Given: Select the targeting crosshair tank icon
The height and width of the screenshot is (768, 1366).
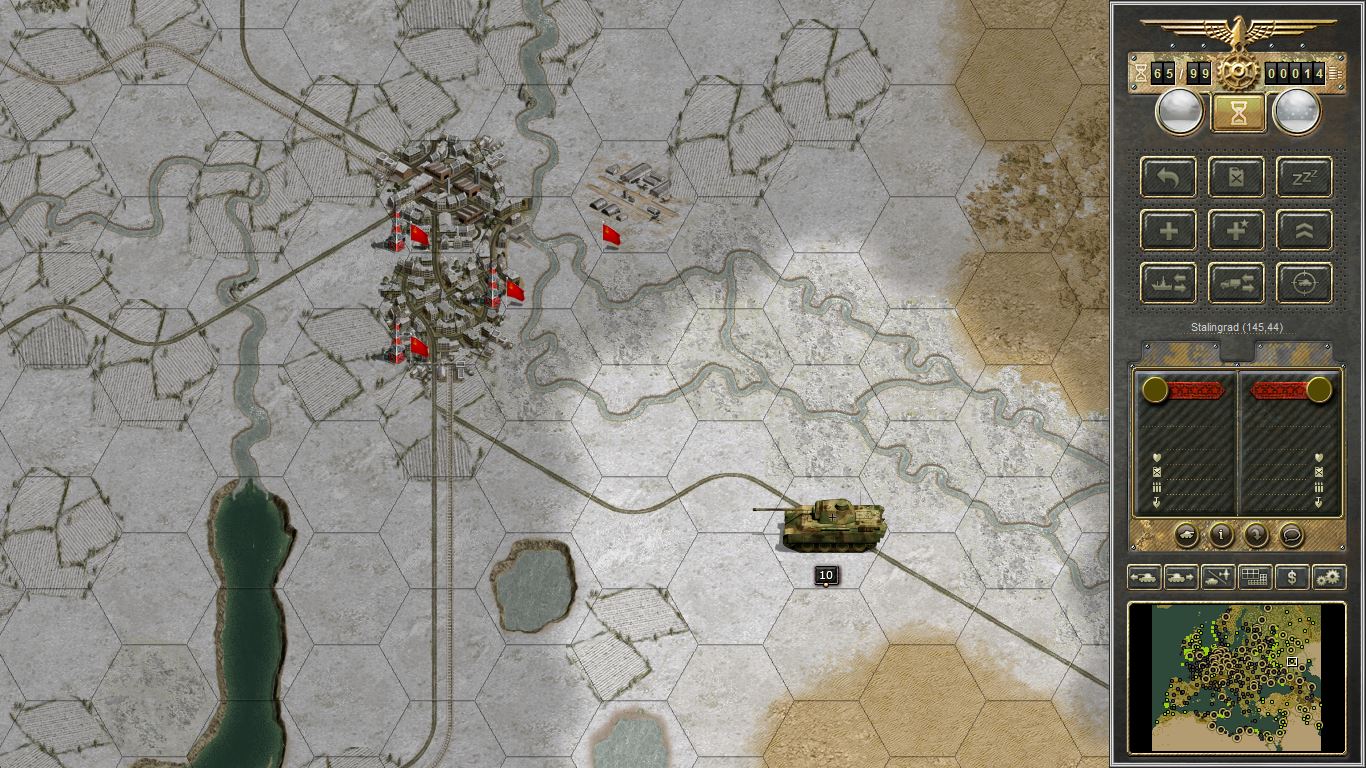Looking at the screenshot, I should [1303, 283].
